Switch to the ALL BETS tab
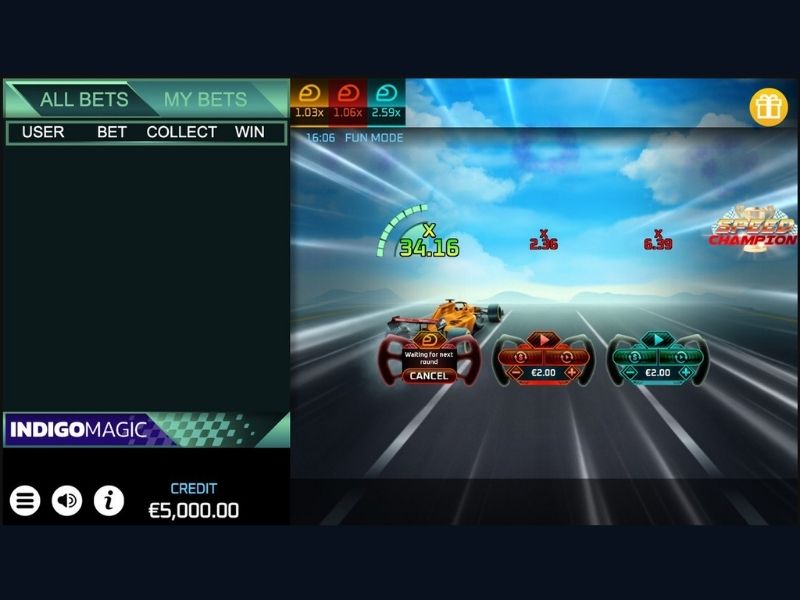Screen dimensions: 800x600 84,99
